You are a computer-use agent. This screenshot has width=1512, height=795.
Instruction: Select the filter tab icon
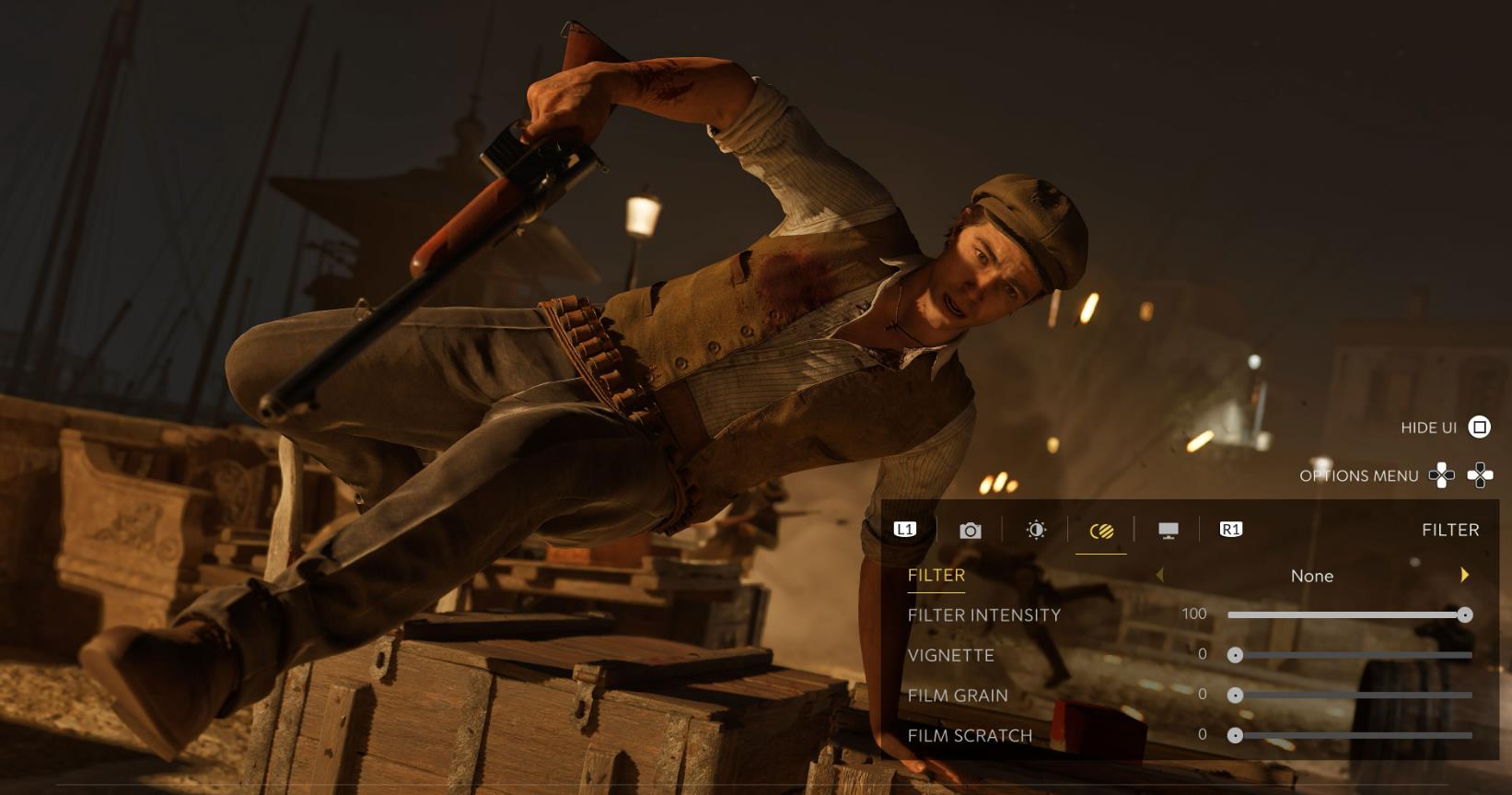(x=1101, y=531)
